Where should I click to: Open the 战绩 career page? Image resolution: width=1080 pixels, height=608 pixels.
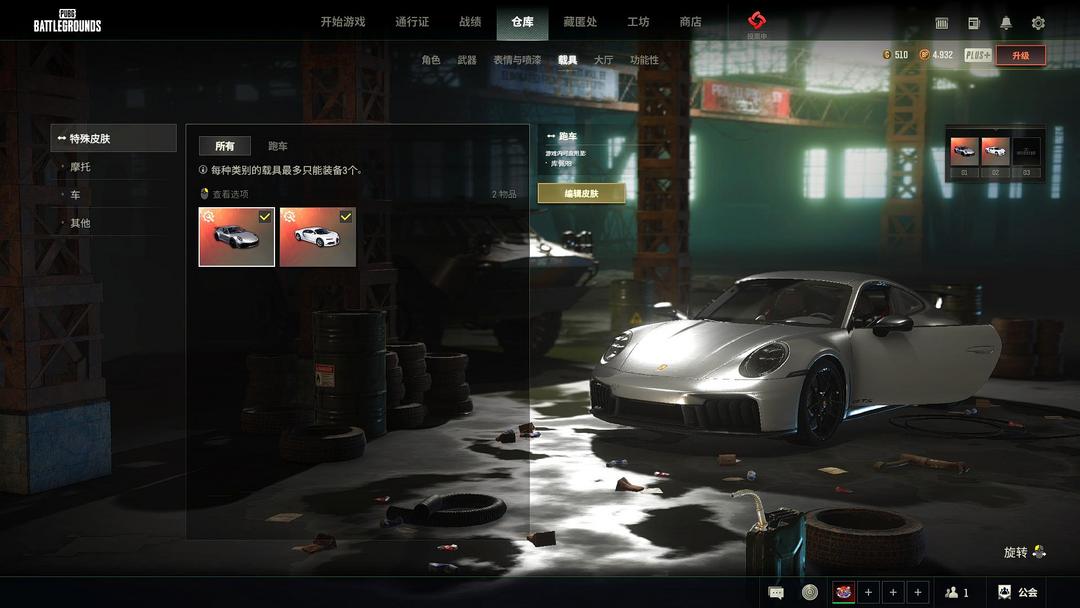click(470, 22)
